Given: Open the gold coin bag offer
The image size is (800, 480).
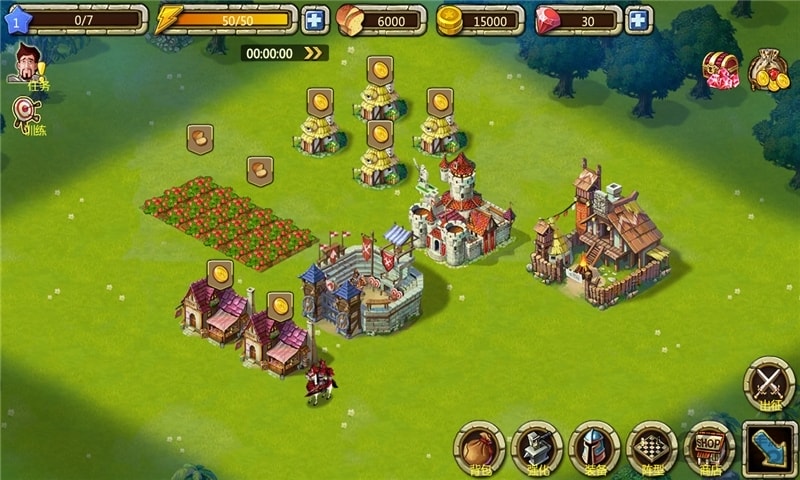Looking at the screenshot, I should pos(768,70).
